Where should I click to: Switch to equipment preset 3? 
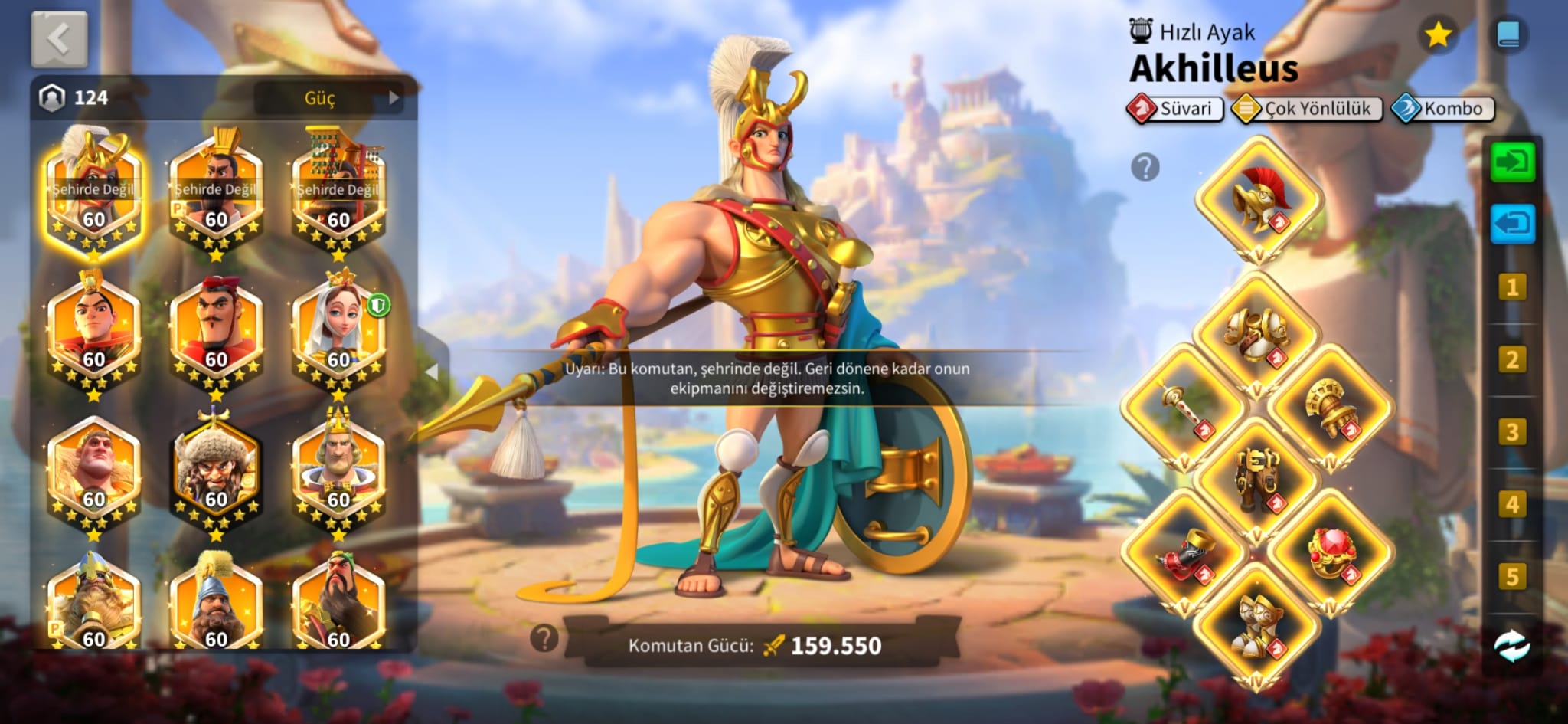click(x=1512, y=432)
